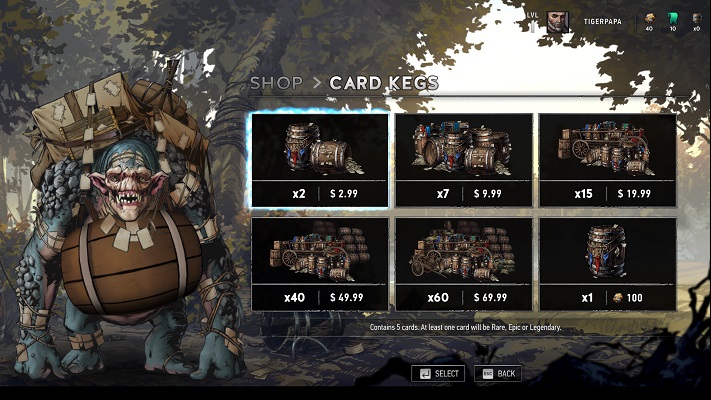Buy the single keg for 100 ore

[608, 265]
